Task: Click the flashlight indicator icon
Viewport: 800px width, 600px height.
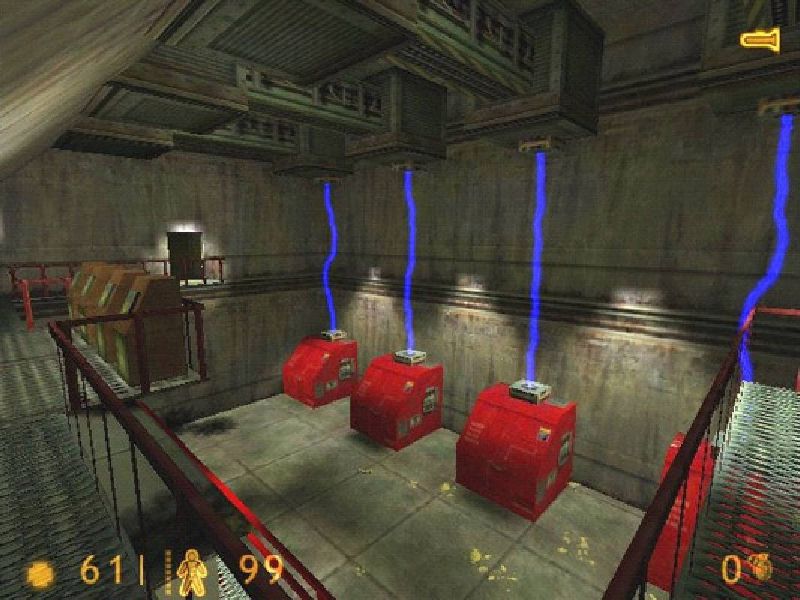Action: pyautogui.click(x=760, y=40)
